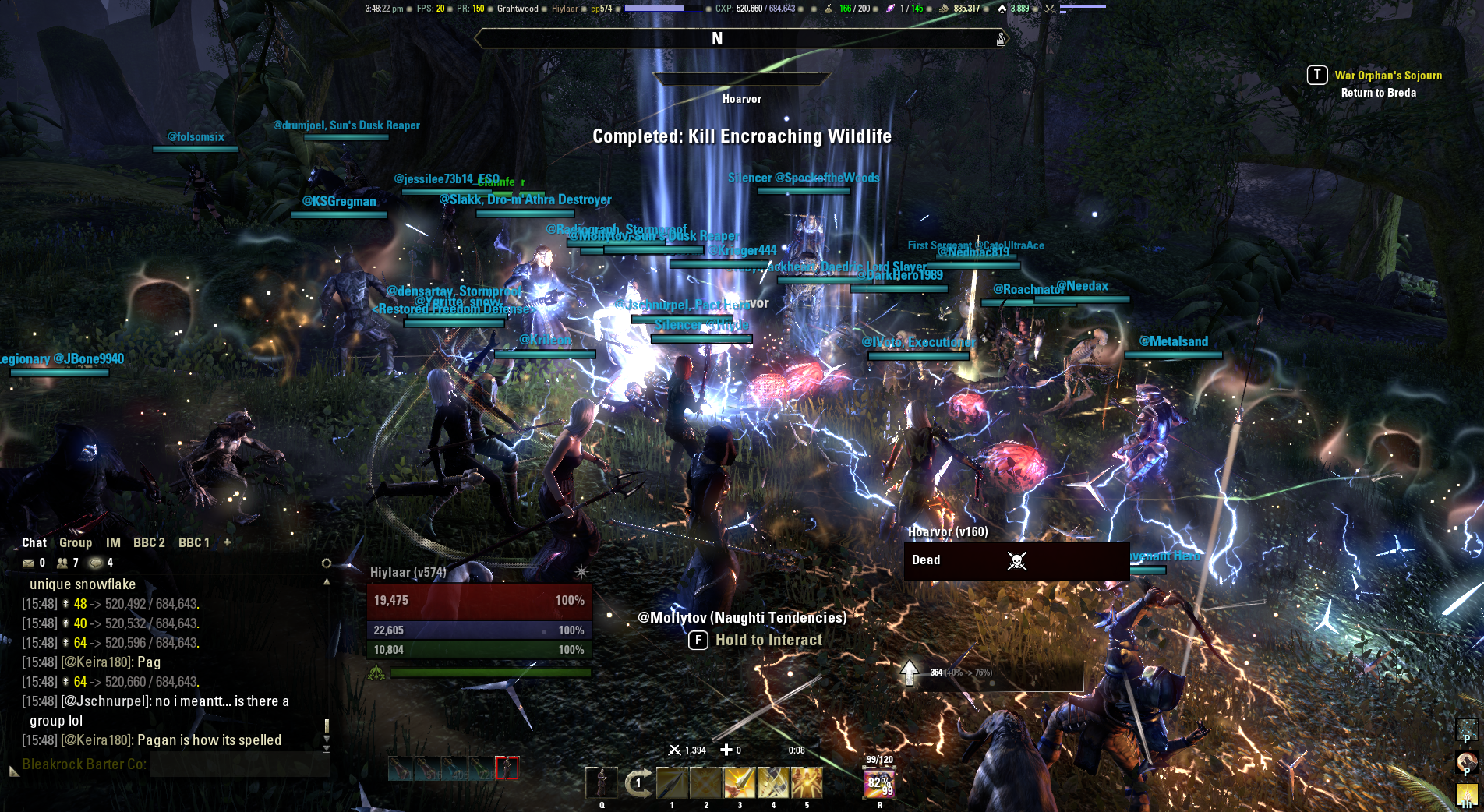Open chat settings gear icon
This screenshot has width=1484, height=812.
coord(327,563)
